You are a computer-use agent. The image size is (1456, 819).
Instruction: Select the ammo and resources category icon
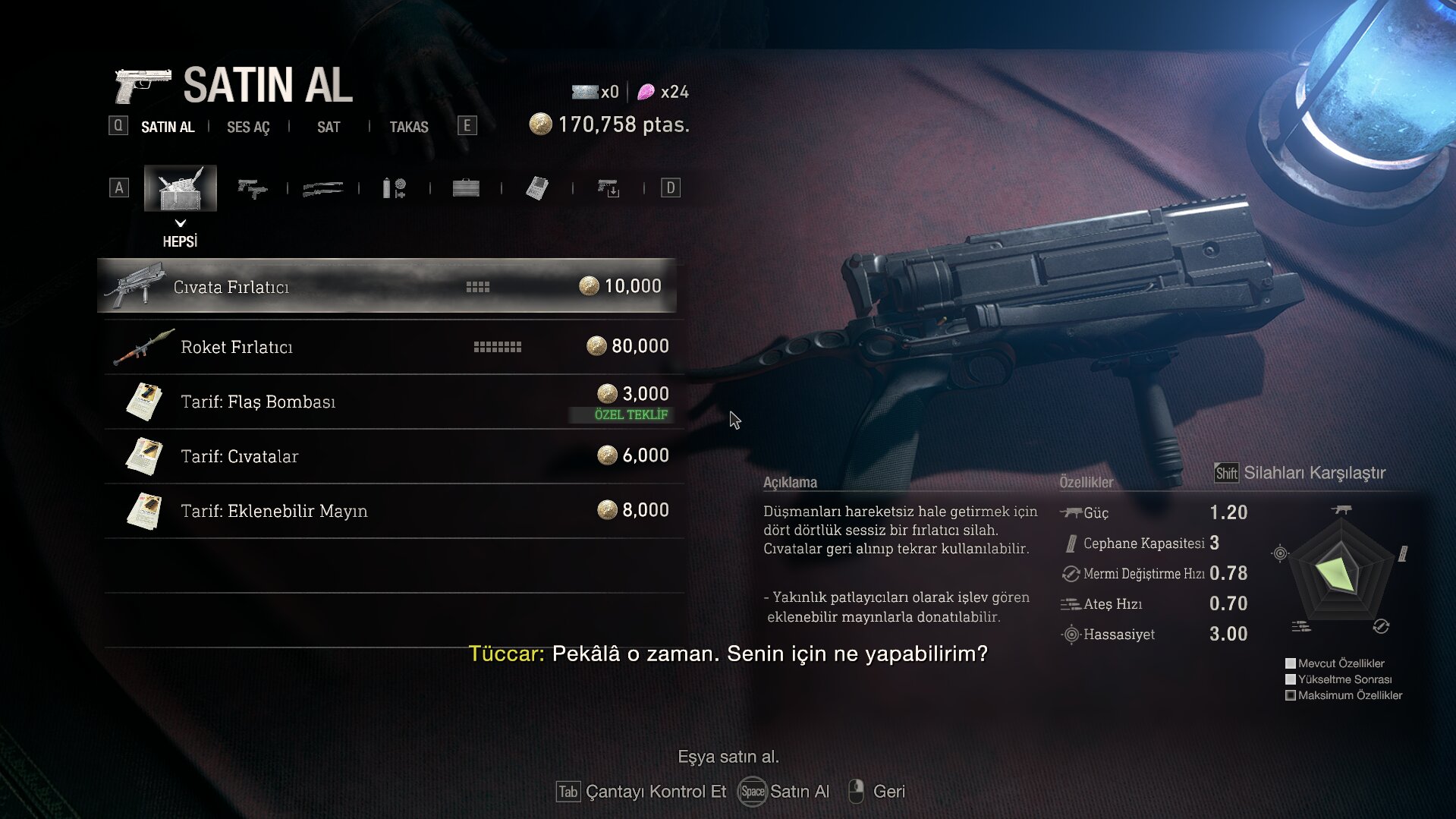pos(395,187)
